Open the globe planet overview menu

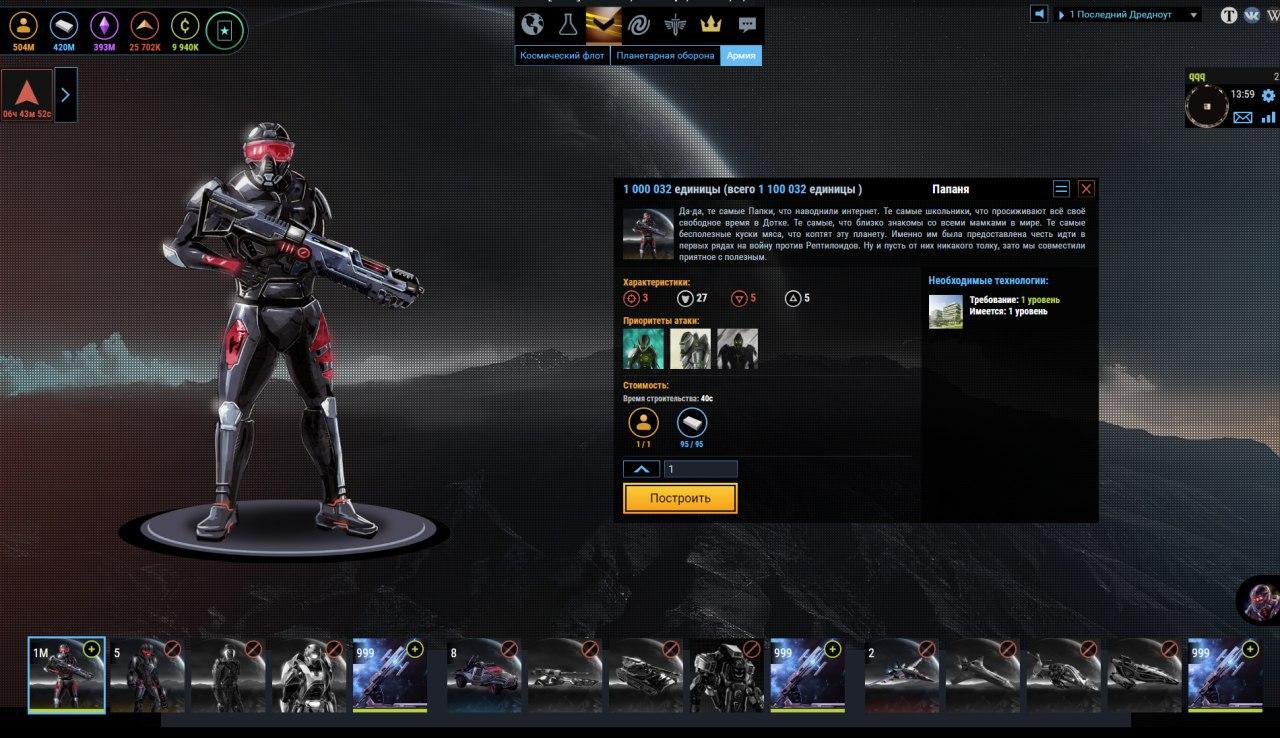[x=533, y=24]
